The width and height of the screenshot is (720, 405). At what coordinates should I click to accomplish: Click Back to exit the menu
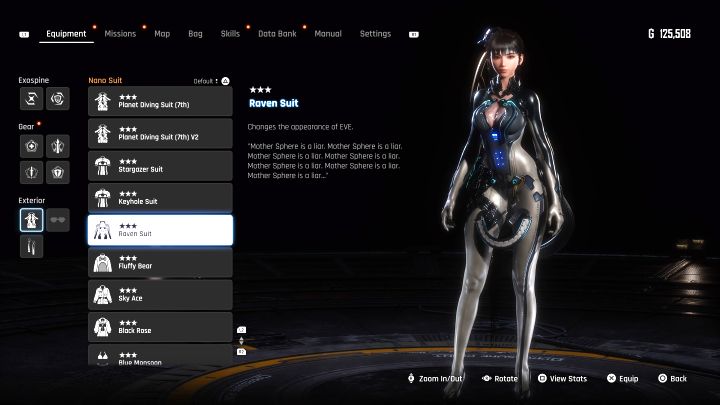click(673, 379)
